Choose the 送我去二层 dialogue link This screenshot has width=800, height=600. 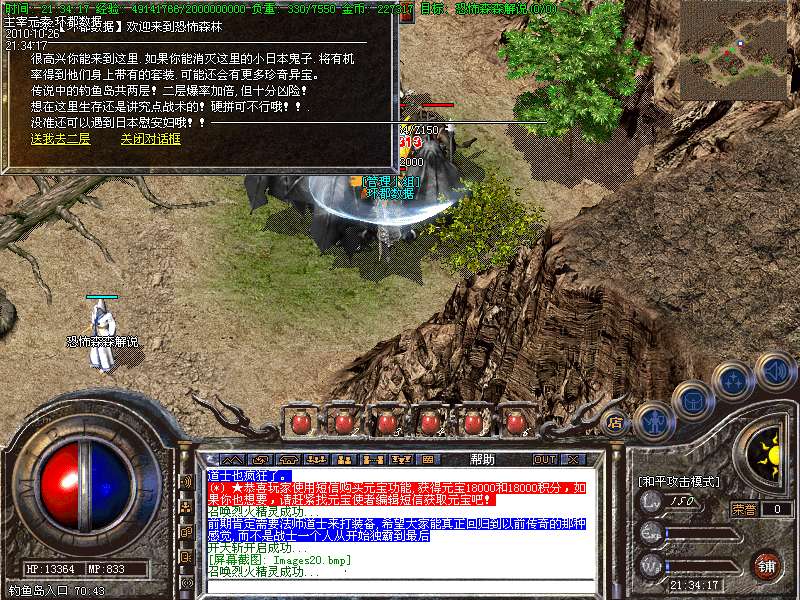(60, 139)
